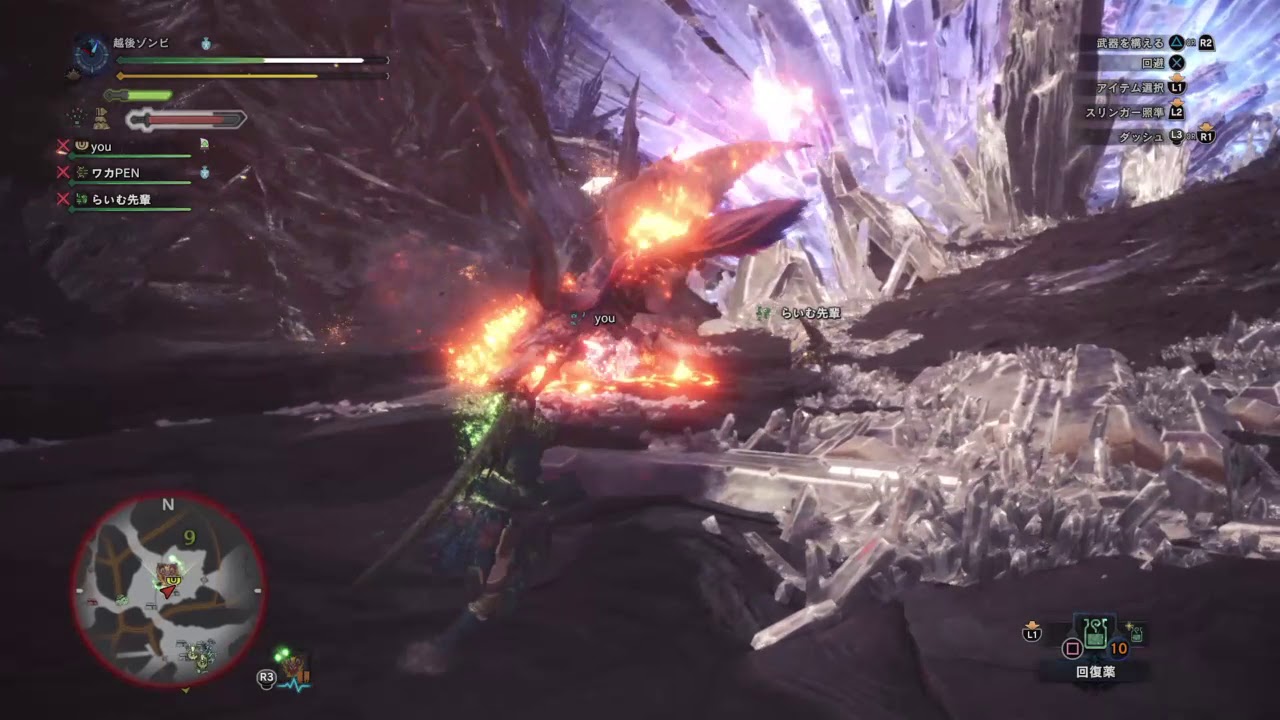Screen dimensions: 1280x720
Task: Click the quest timer clock icon
Action: [91, 53]
